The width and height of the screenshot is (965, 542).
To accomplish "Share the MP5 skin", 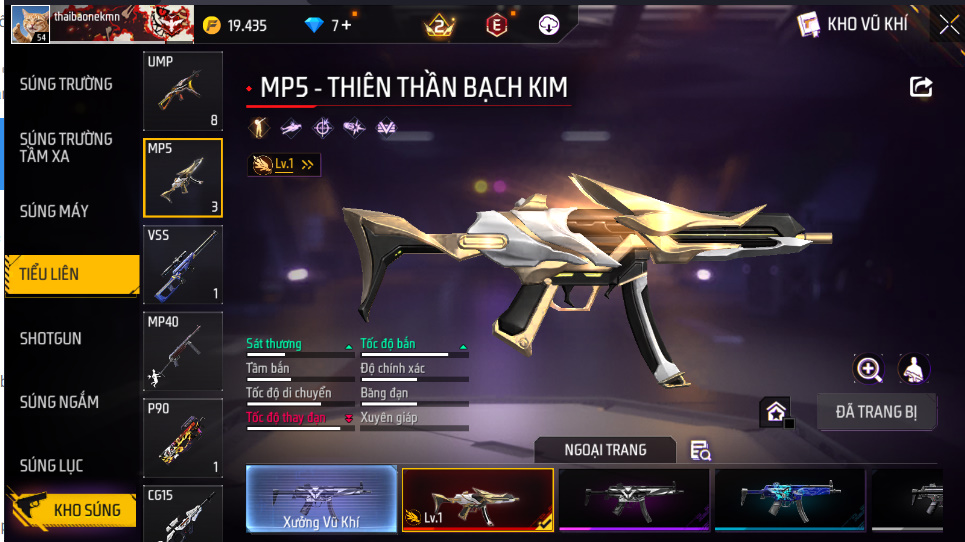I will (x=920, y=88).
